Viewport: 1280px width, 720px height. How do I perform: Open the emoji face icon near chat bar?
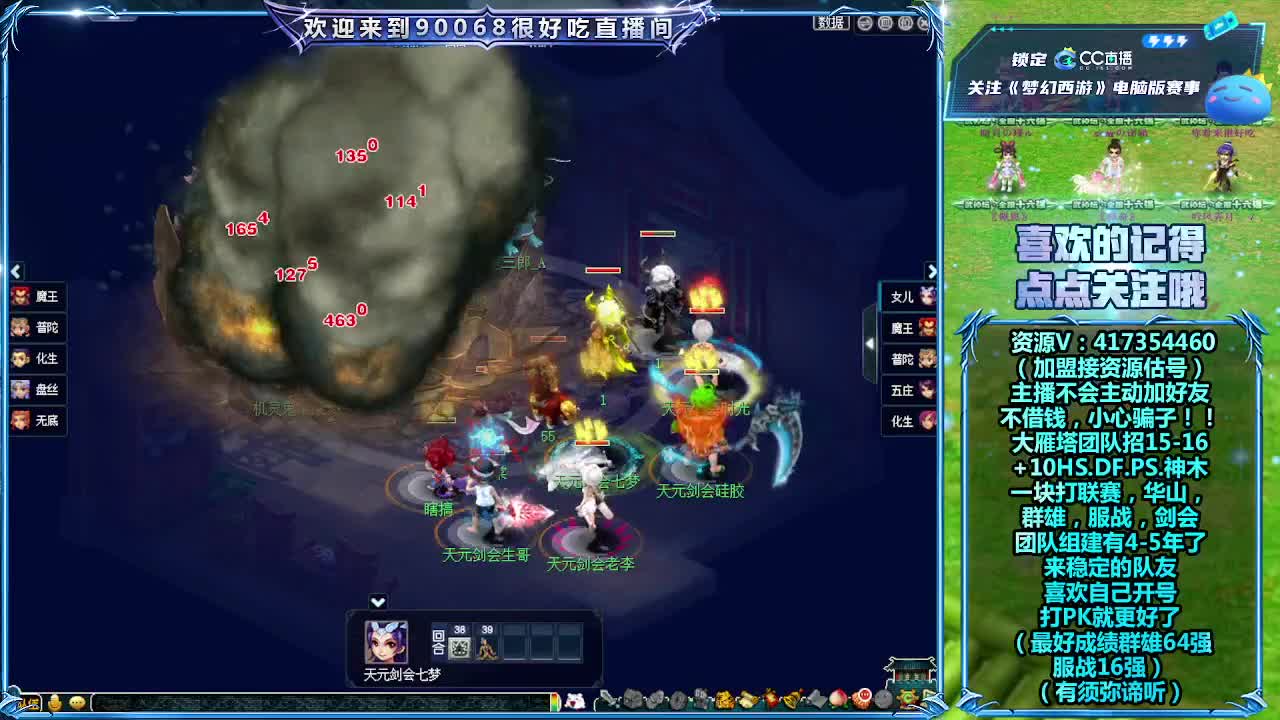coord(77,702)
